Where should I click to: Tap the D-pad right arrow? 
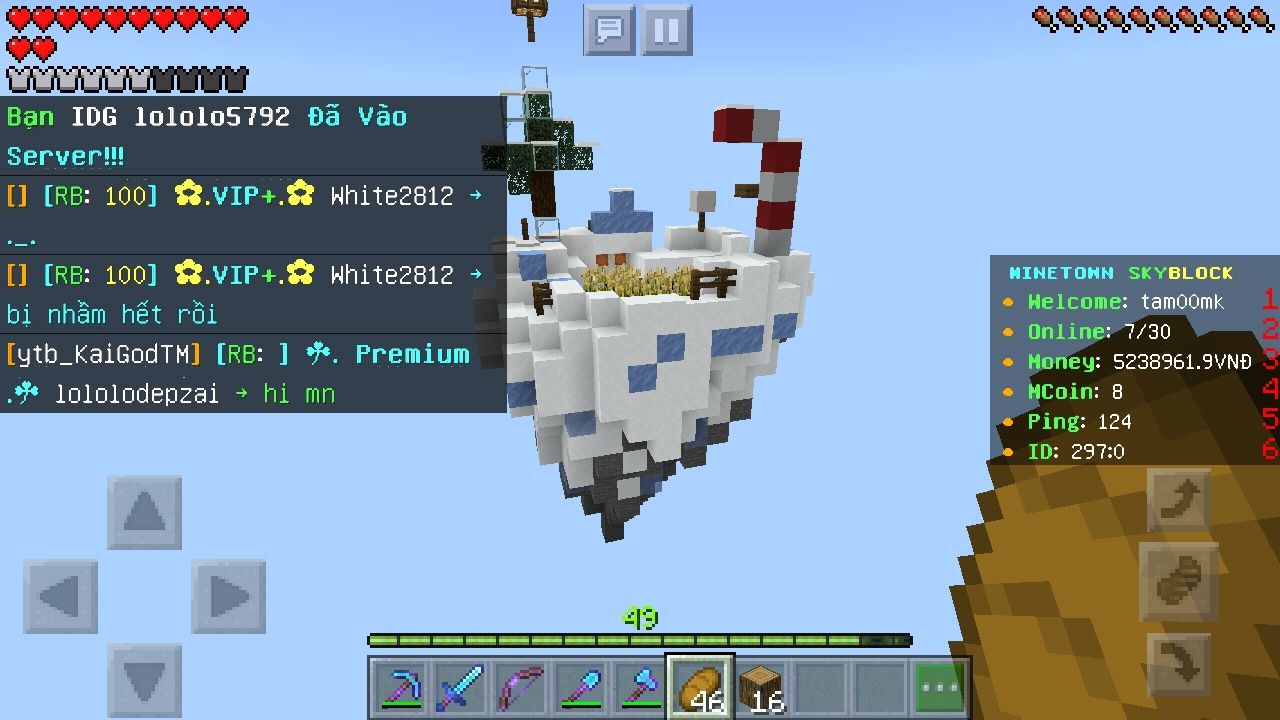coord(228,597)
